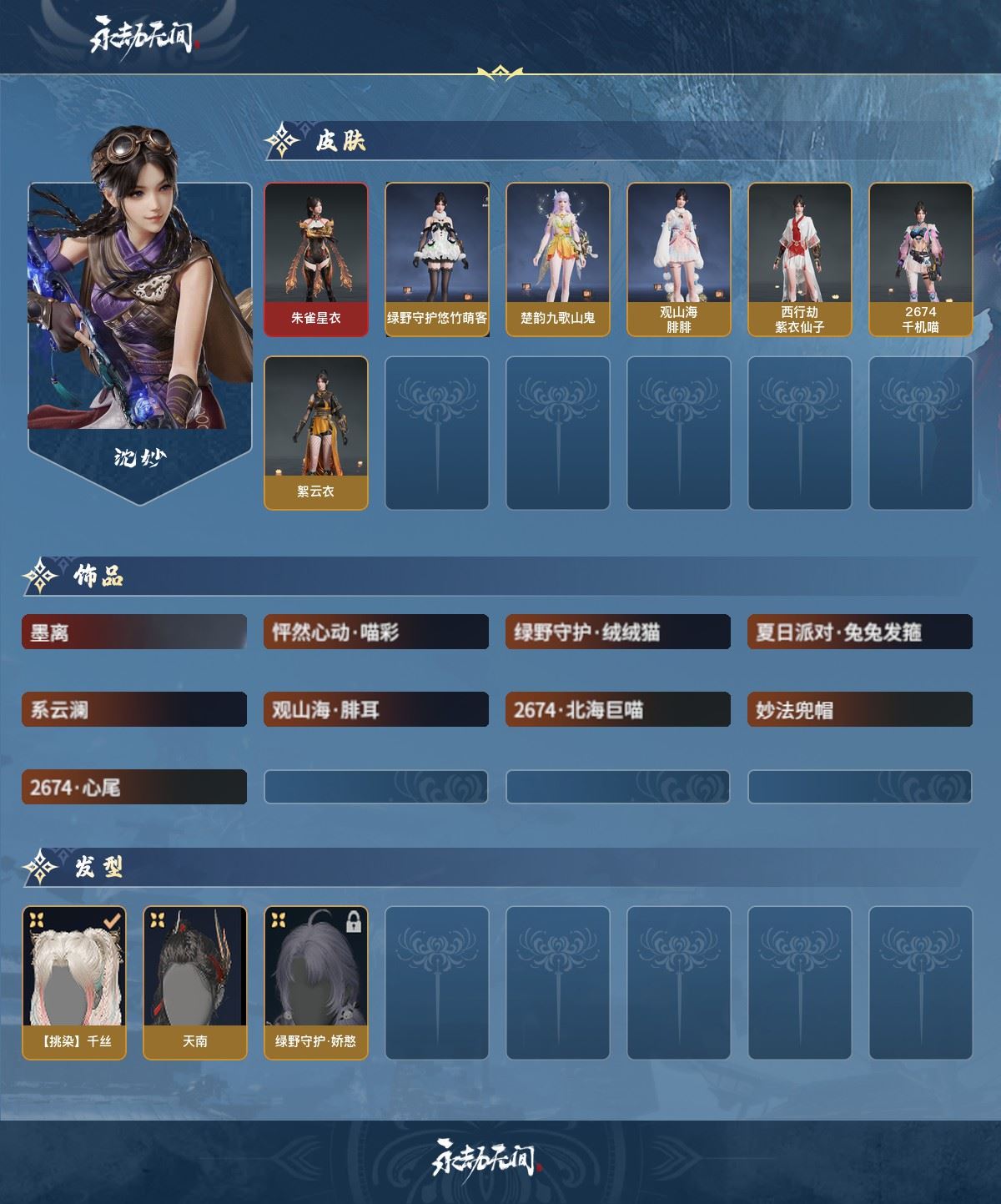Choose the 绿野守护·绒绒猫 accessory
This screenshot has height=1204, width=1001.
click(618, 632)
